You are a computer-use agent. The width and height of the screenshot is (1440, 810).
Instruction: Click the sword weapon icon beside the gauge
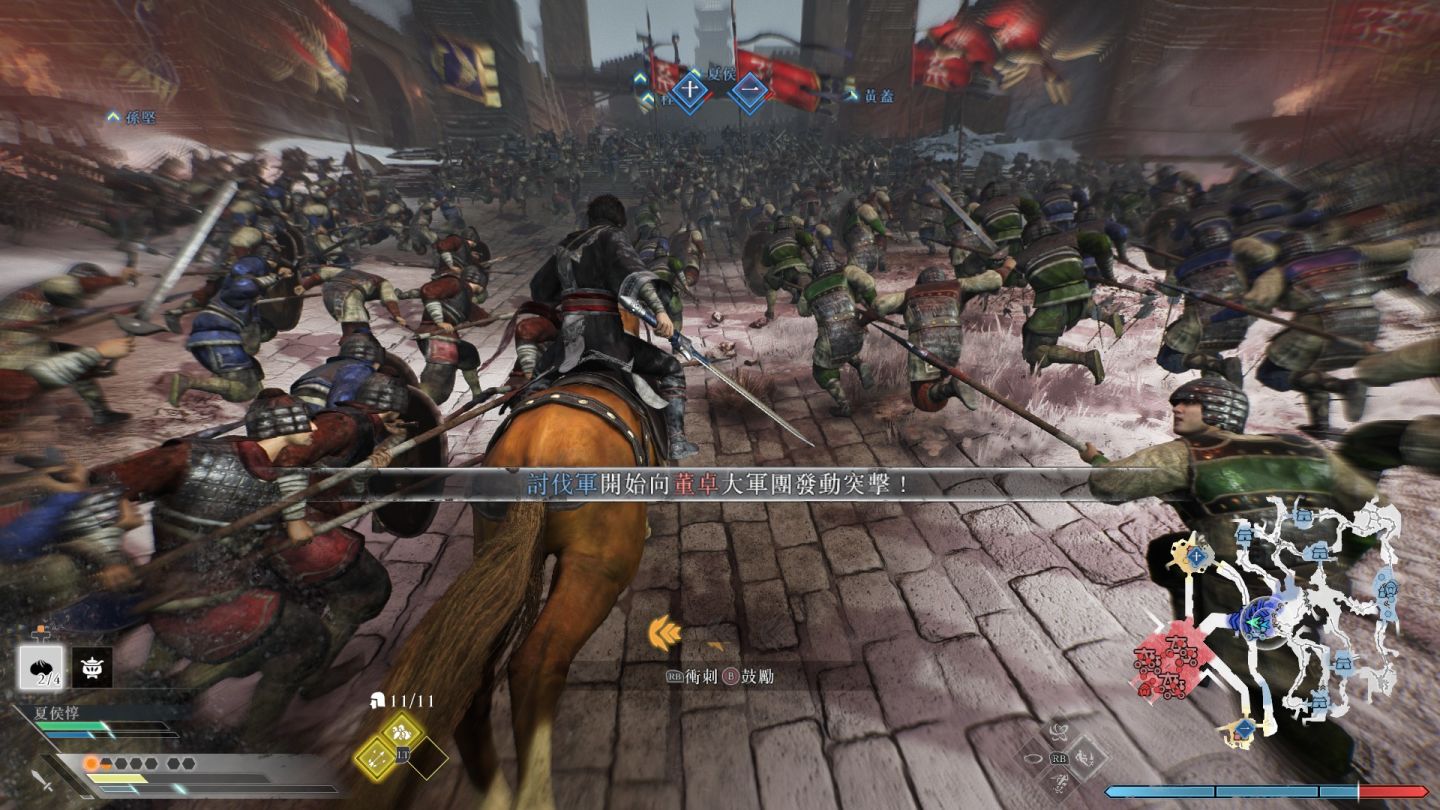coord(42,780)
